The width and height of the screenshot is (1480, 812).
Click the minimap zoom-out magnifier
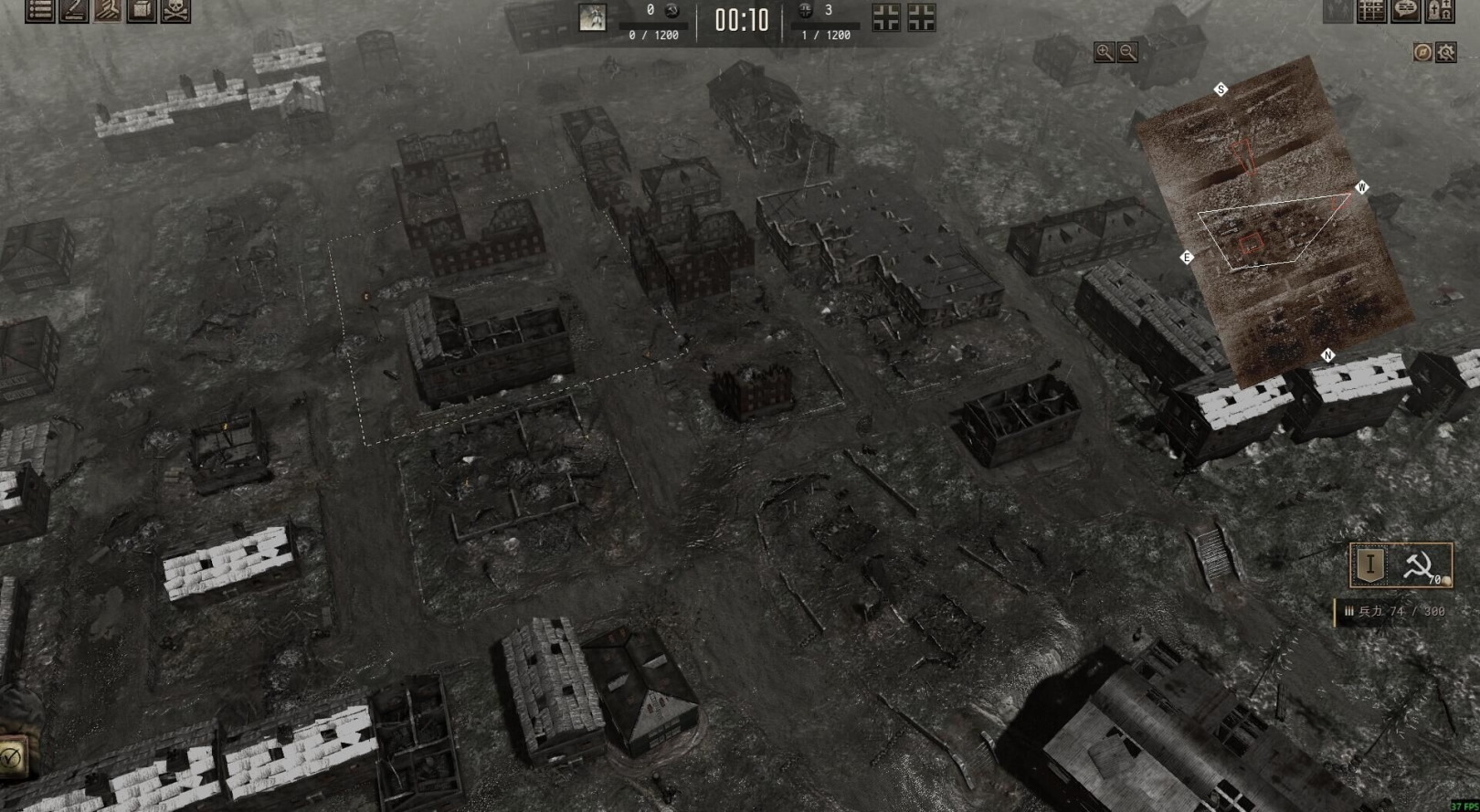click(1128, 52)
